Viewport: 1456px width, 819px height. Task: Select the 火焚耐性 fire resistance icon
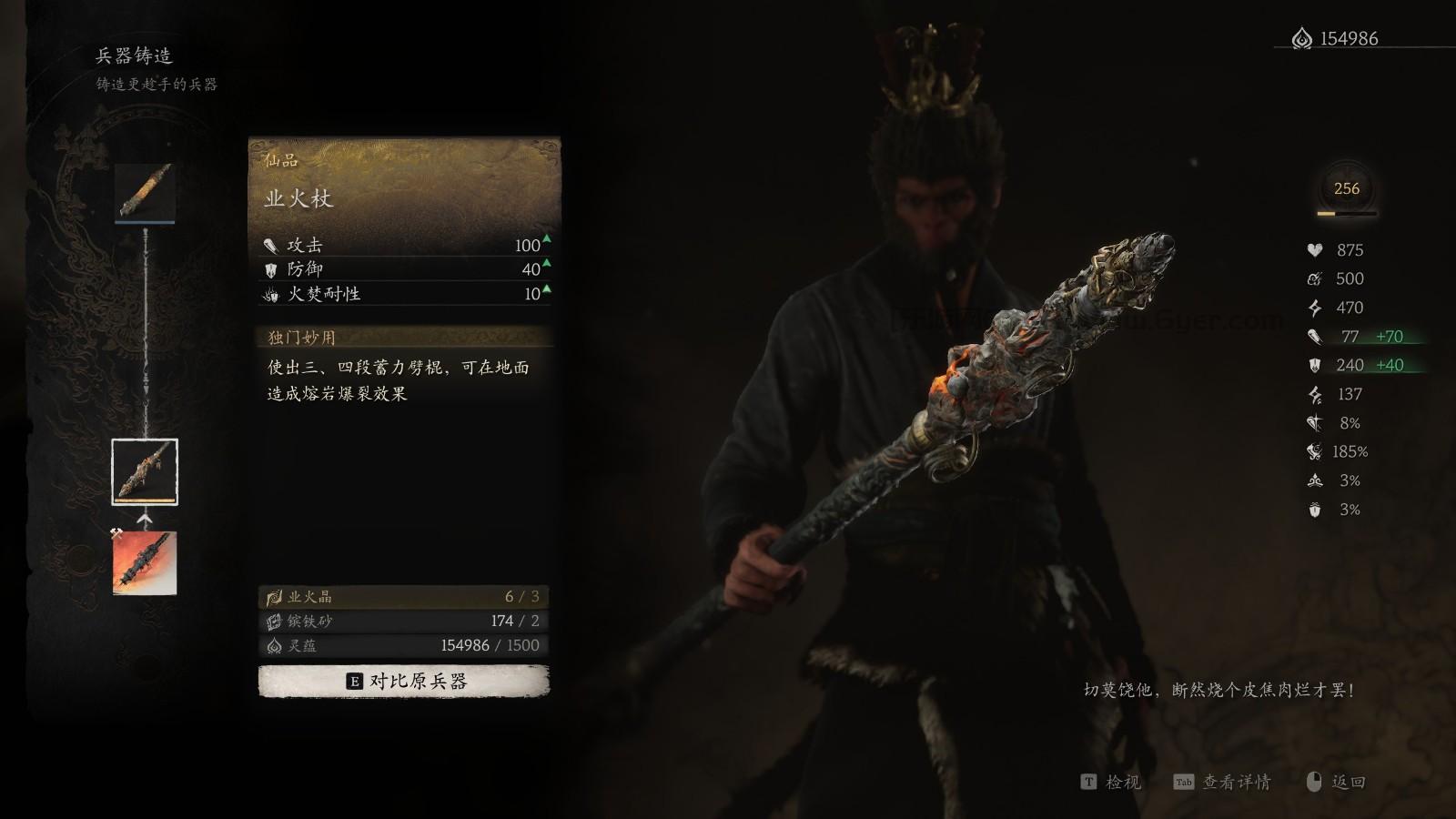pos(270,295)
